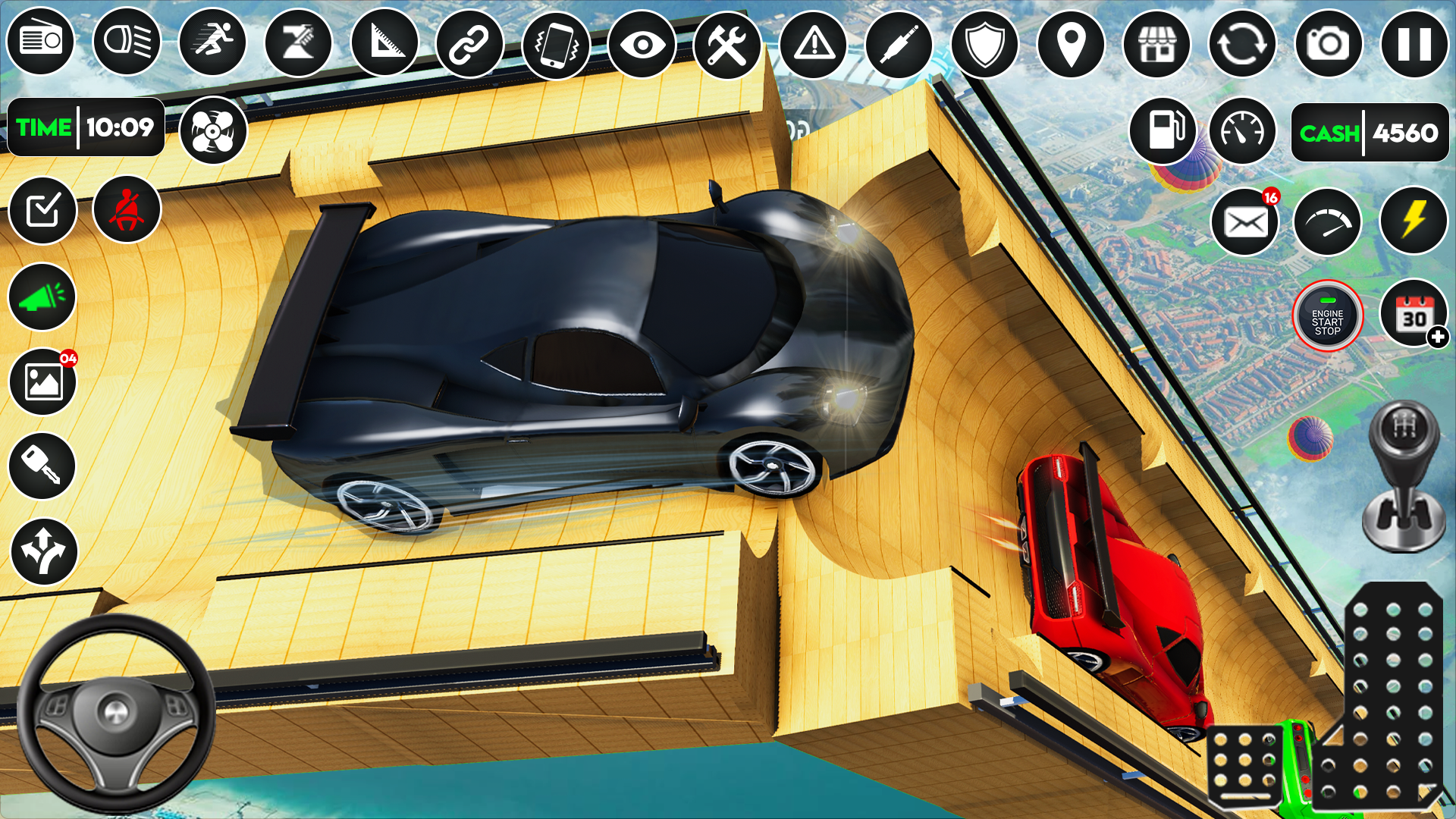Toggle the seatbelt warning indicator
1456x819 pixels.
point(127,211)
